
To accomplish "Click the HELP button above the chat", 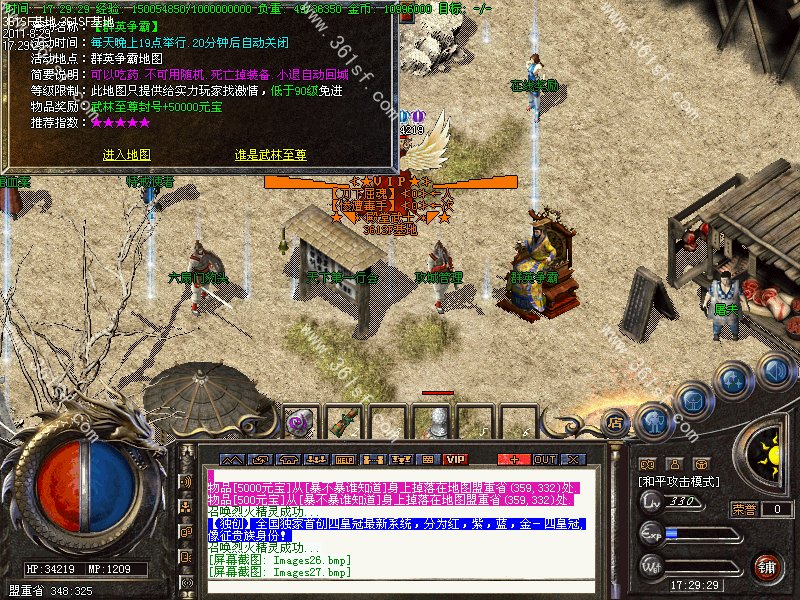I will 345,459.
